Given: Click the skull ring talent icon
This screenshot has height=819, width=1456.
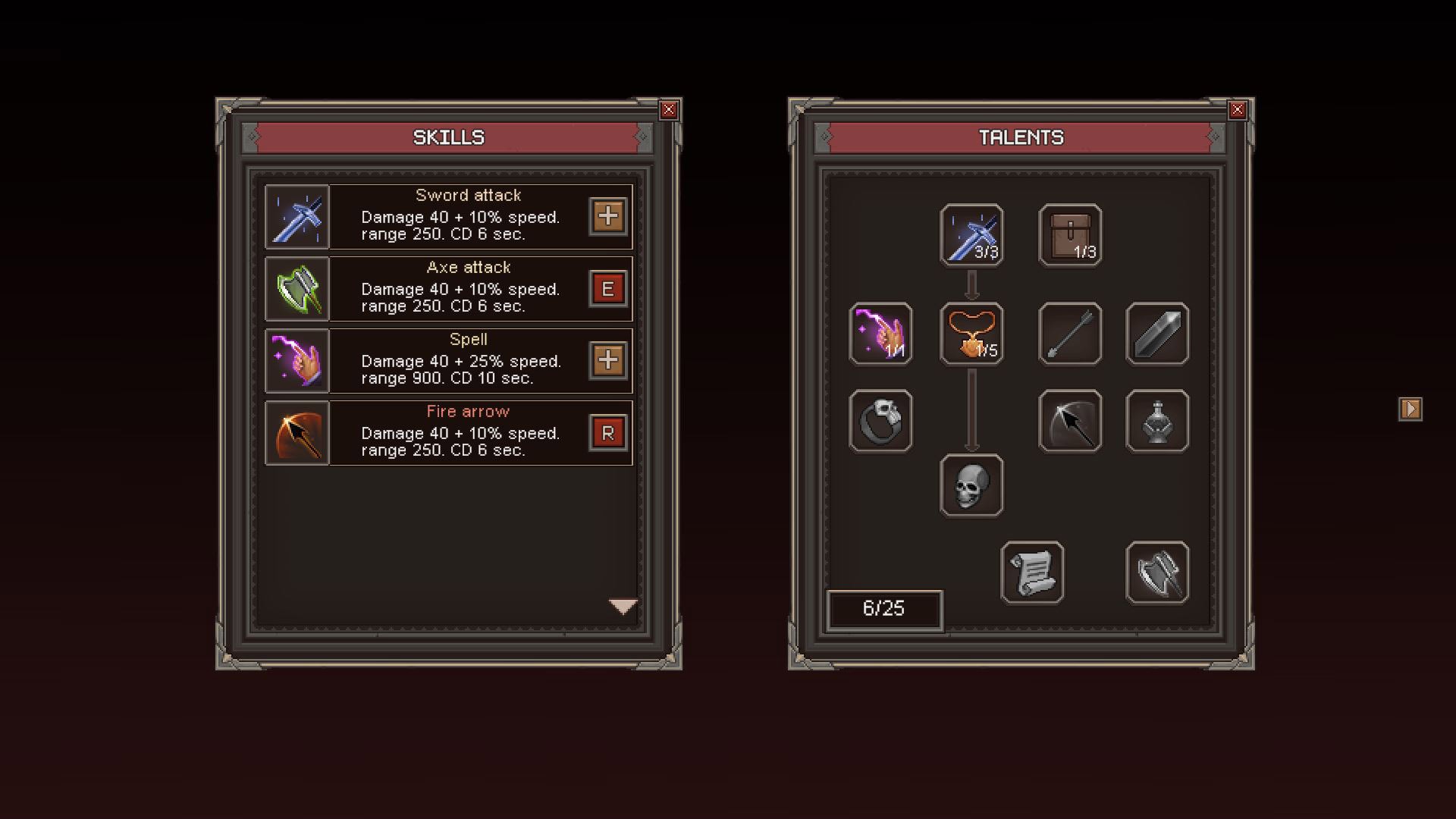Looking at the screenshot, I should click(x=880, y=422).
